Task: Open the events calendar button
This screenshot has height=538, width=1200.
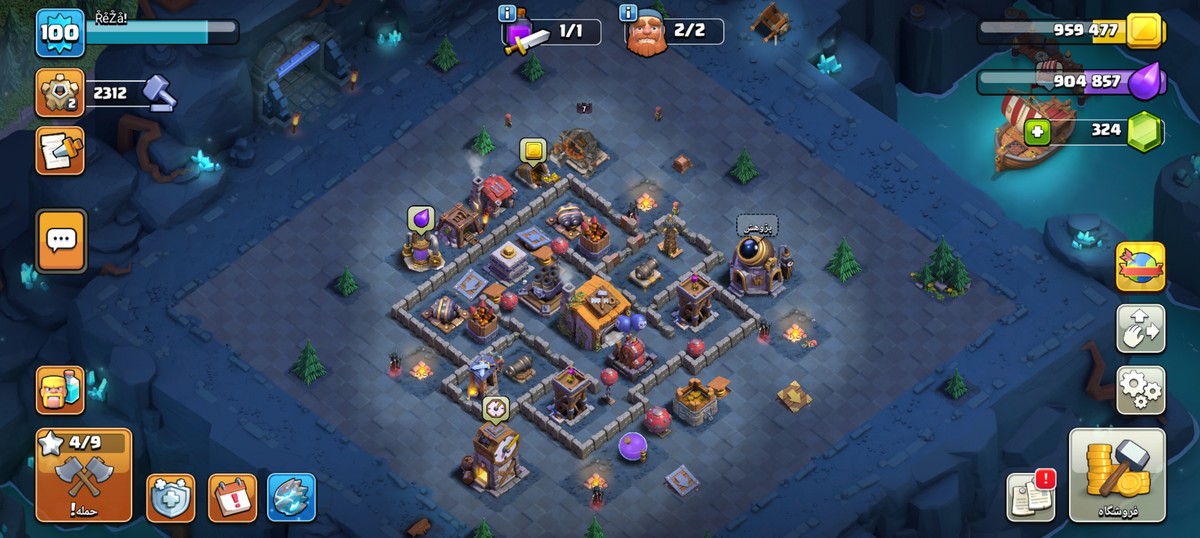Action: 232,497
